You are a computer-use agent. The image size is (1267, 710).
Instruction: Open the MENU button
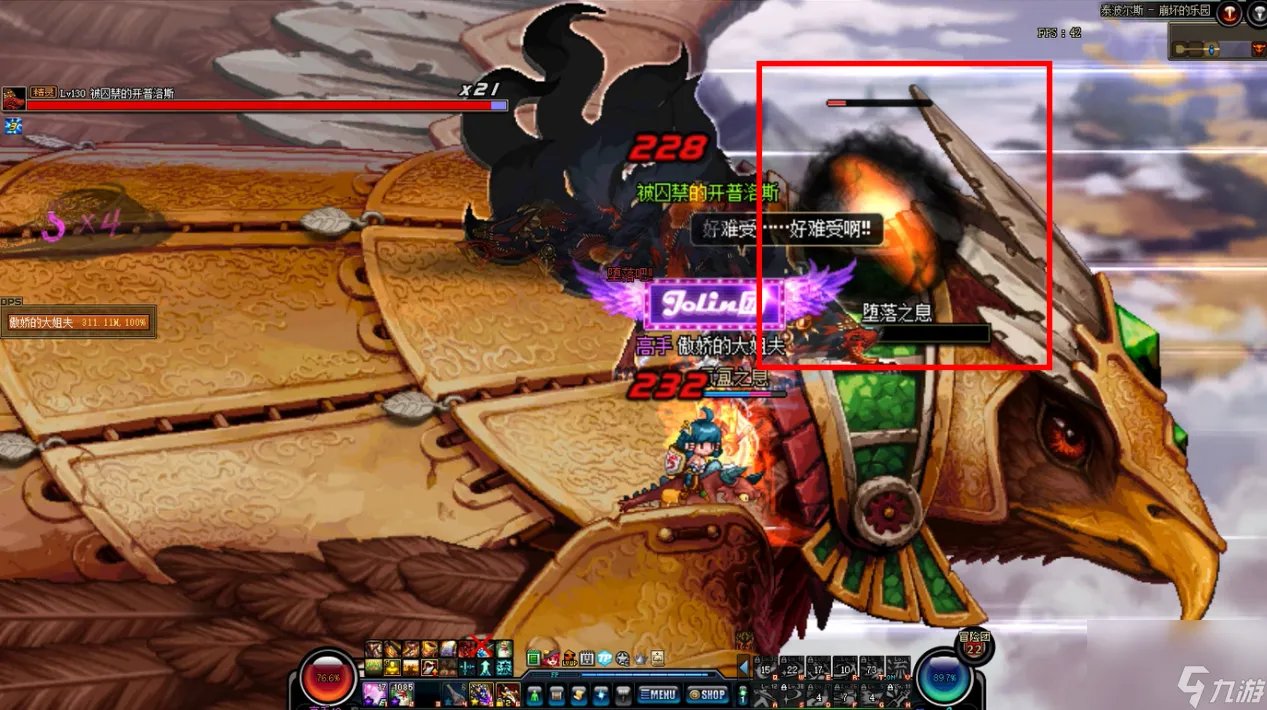[x=658, y=693]
